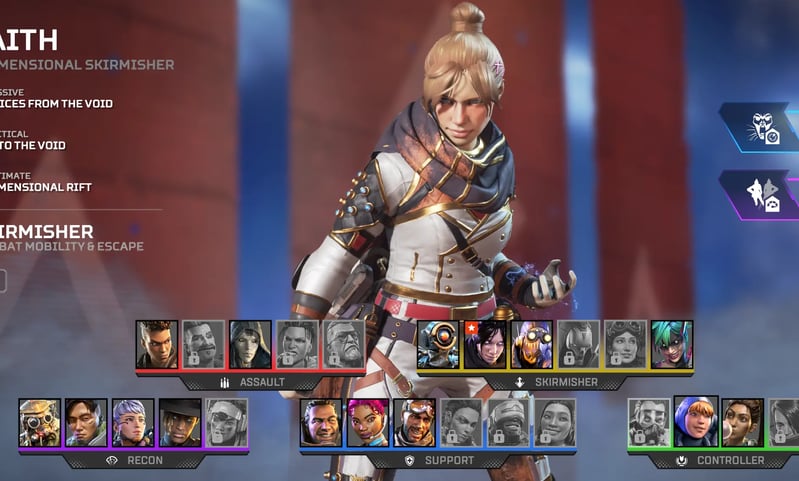799x481 pixels.
Task: Pick Mirage in the Support row
Action: pos(414,422)
